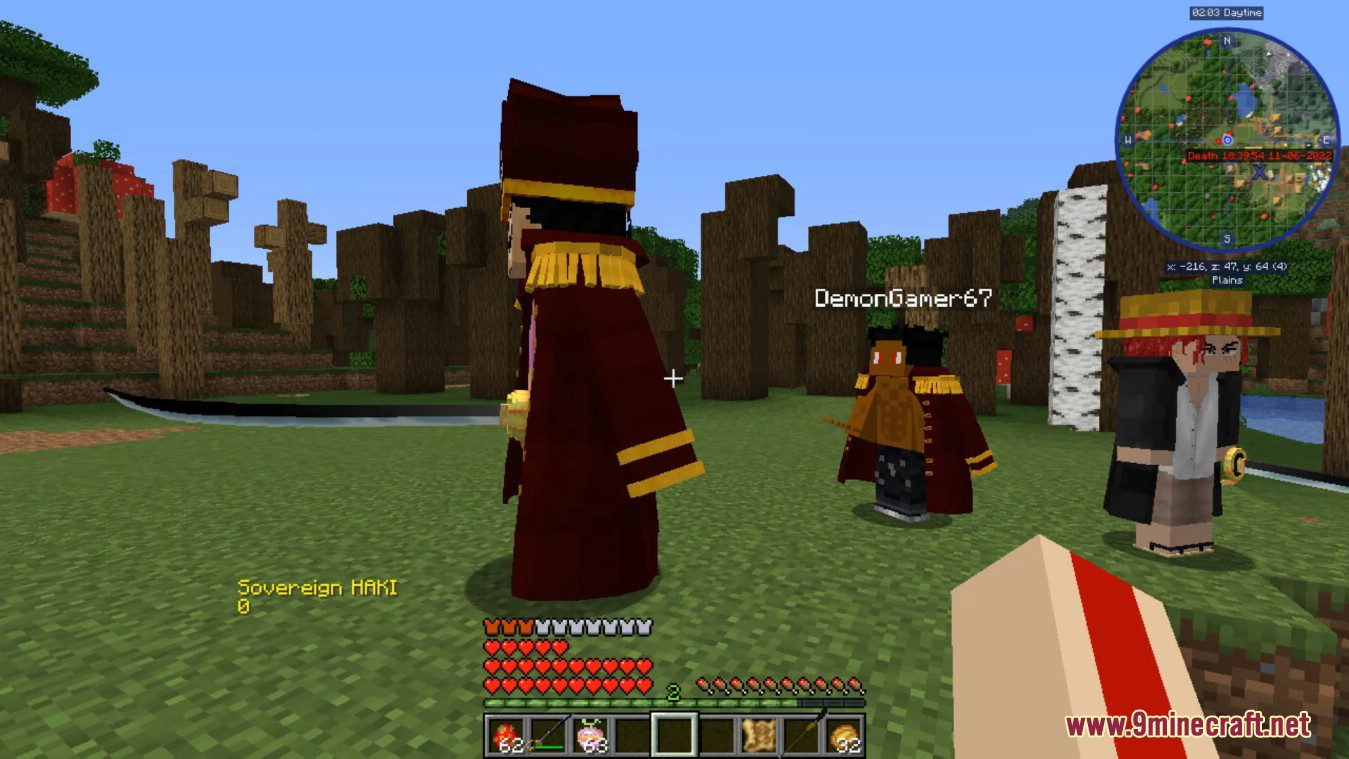This screenshot has height=759, width=1349.
Task: Click the DemonGamer67 player nametag
Action: (x=901, y=297)
